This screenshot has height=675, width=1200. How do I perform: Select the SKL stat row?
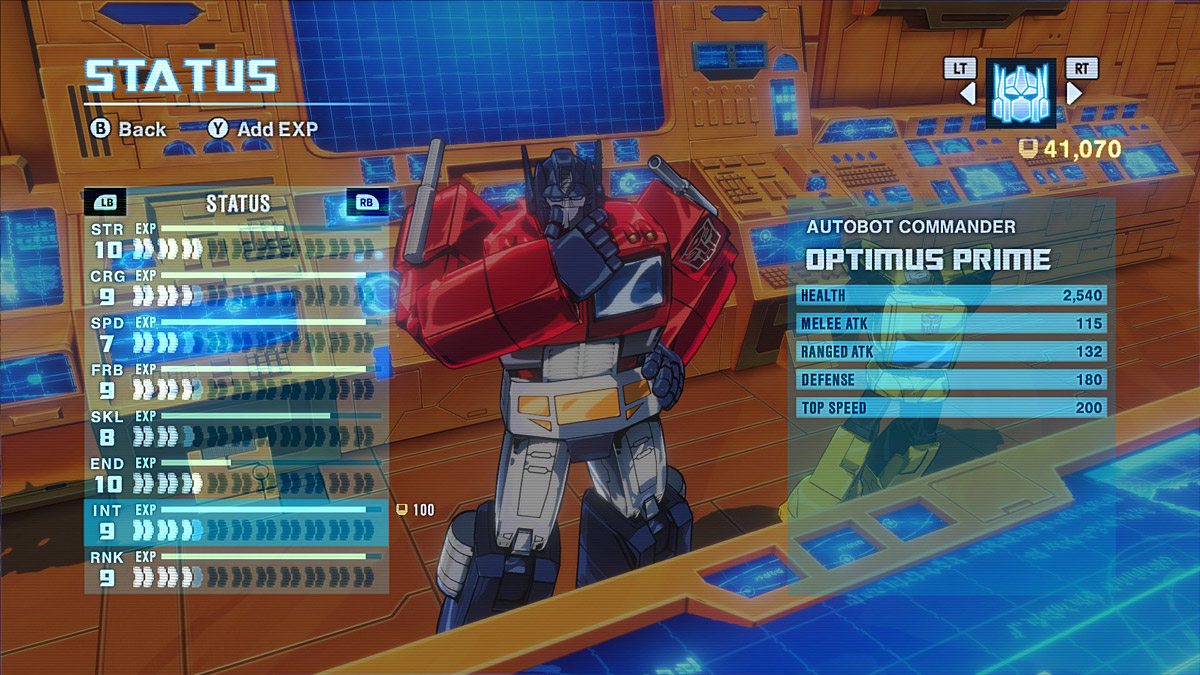tap(236, 427)
